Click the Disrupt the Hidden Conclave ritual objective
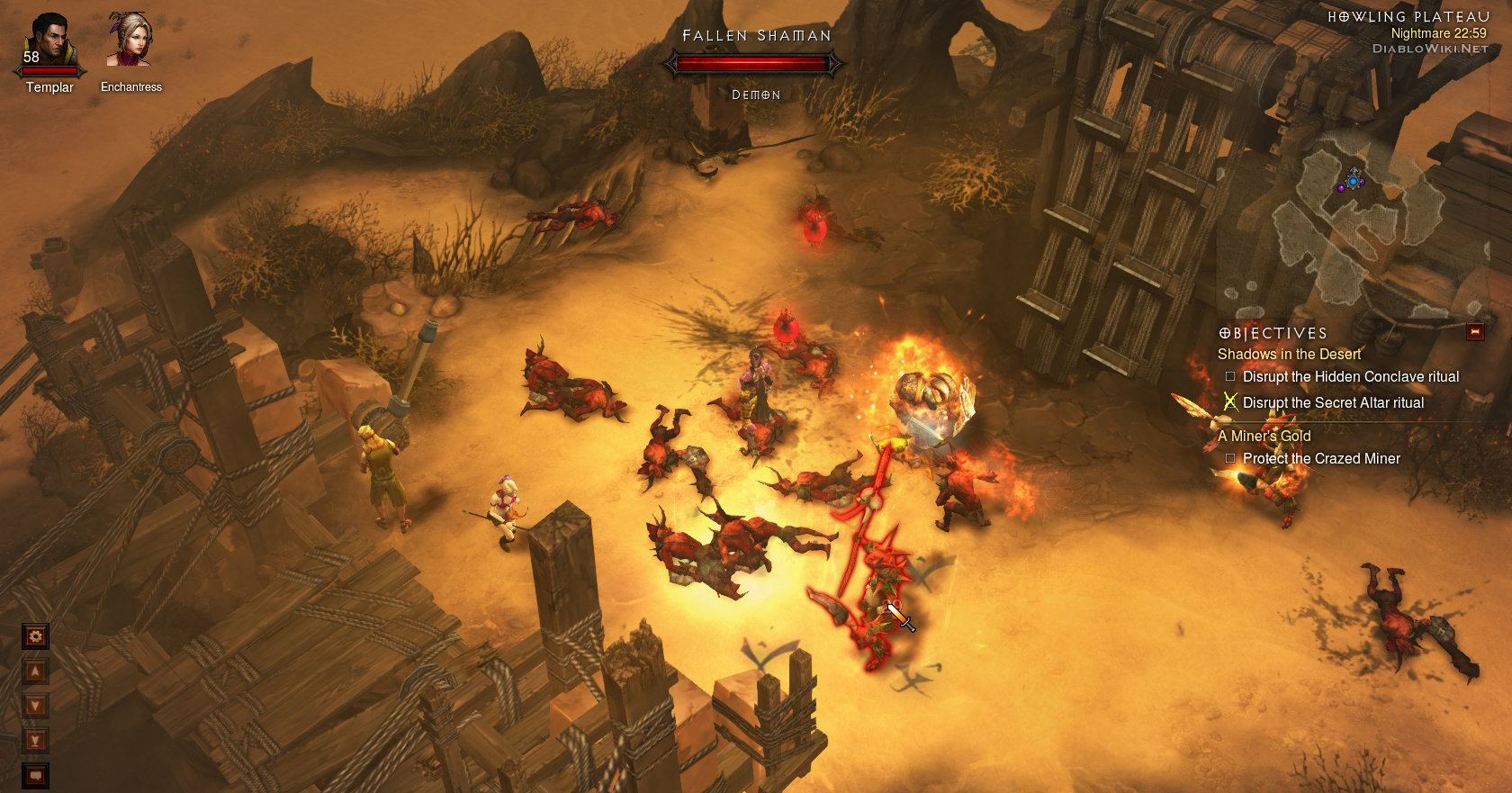The height and width of the screenshot is (793, 1512). (x=1350, y=377)
